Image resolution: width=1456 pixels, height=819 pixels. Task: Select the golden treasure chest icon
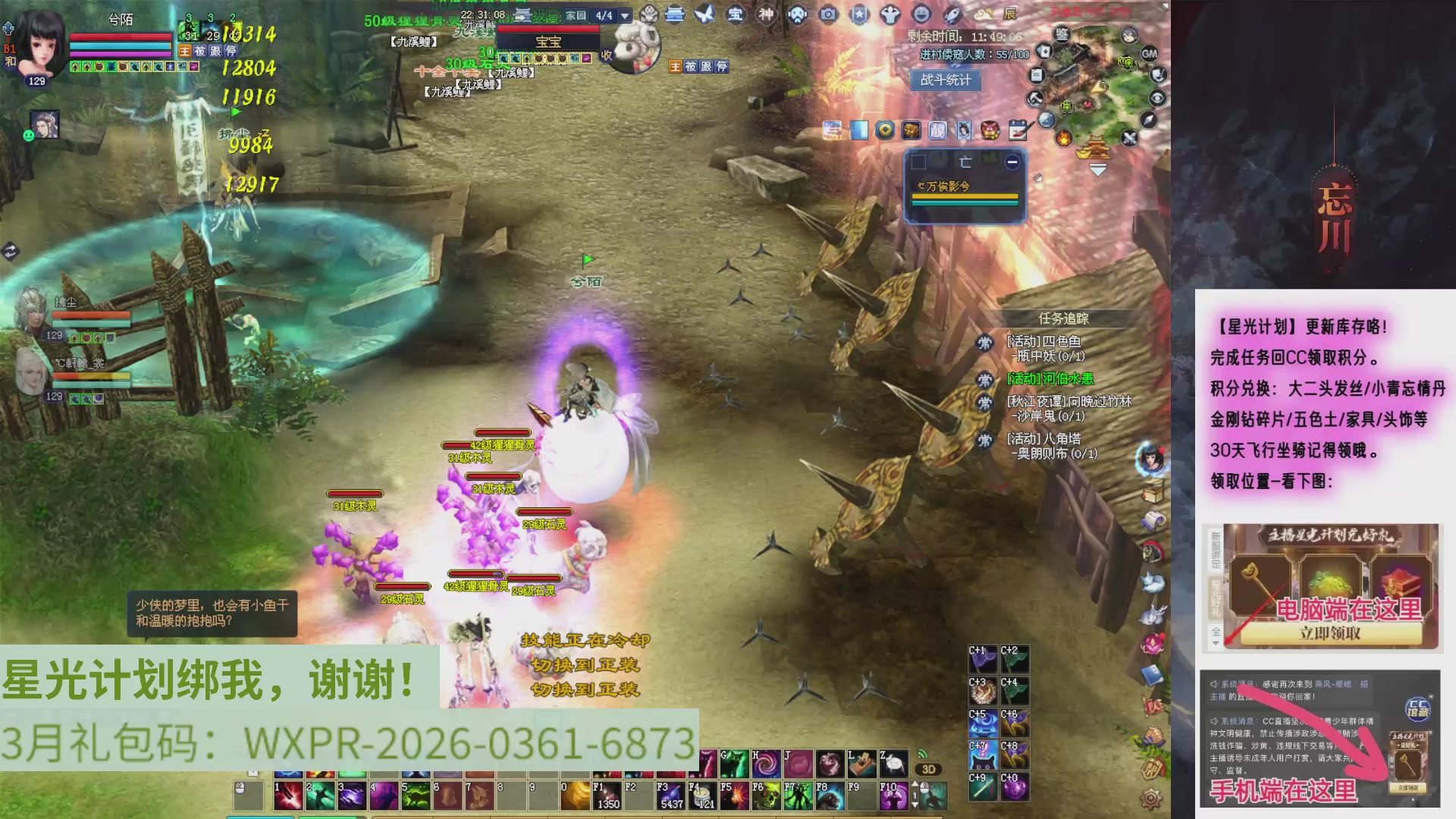point(912,130)
